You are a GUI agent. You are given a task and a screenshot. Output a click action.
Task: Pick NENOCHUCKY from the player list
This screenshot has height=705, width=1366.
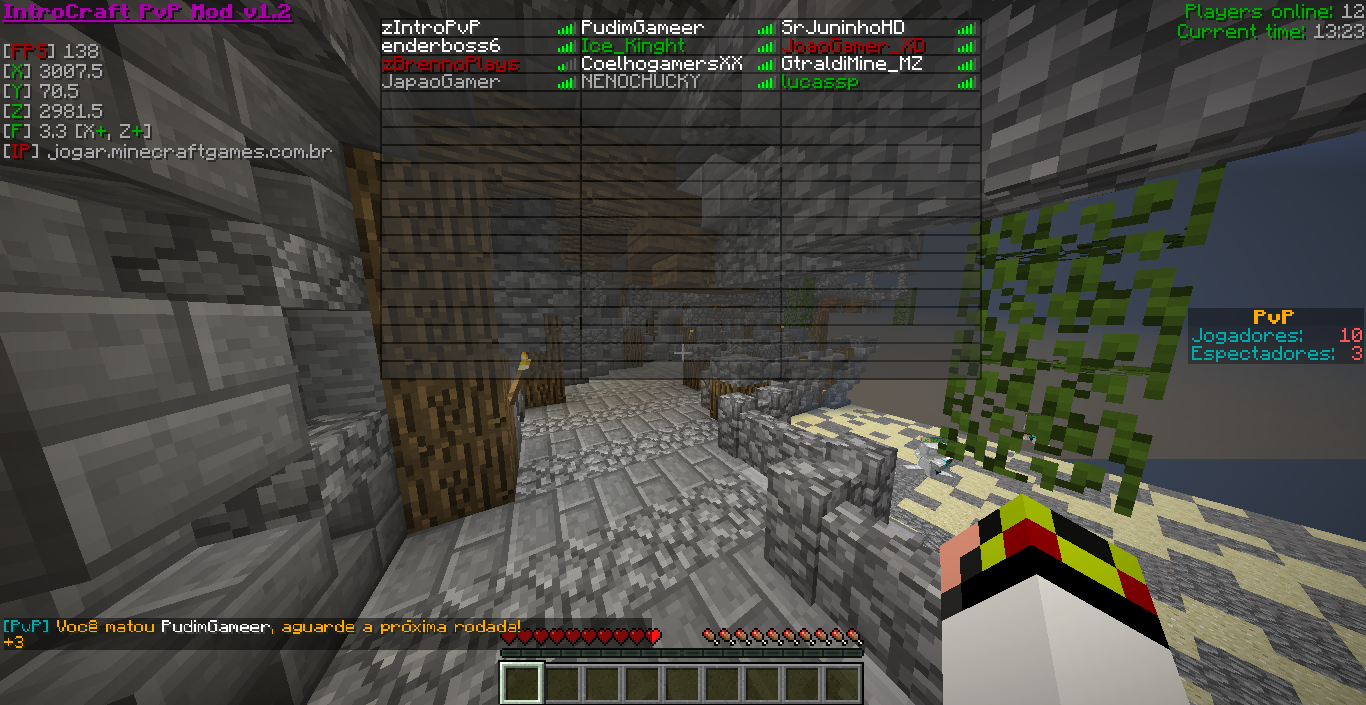click(x=640, y=82)
